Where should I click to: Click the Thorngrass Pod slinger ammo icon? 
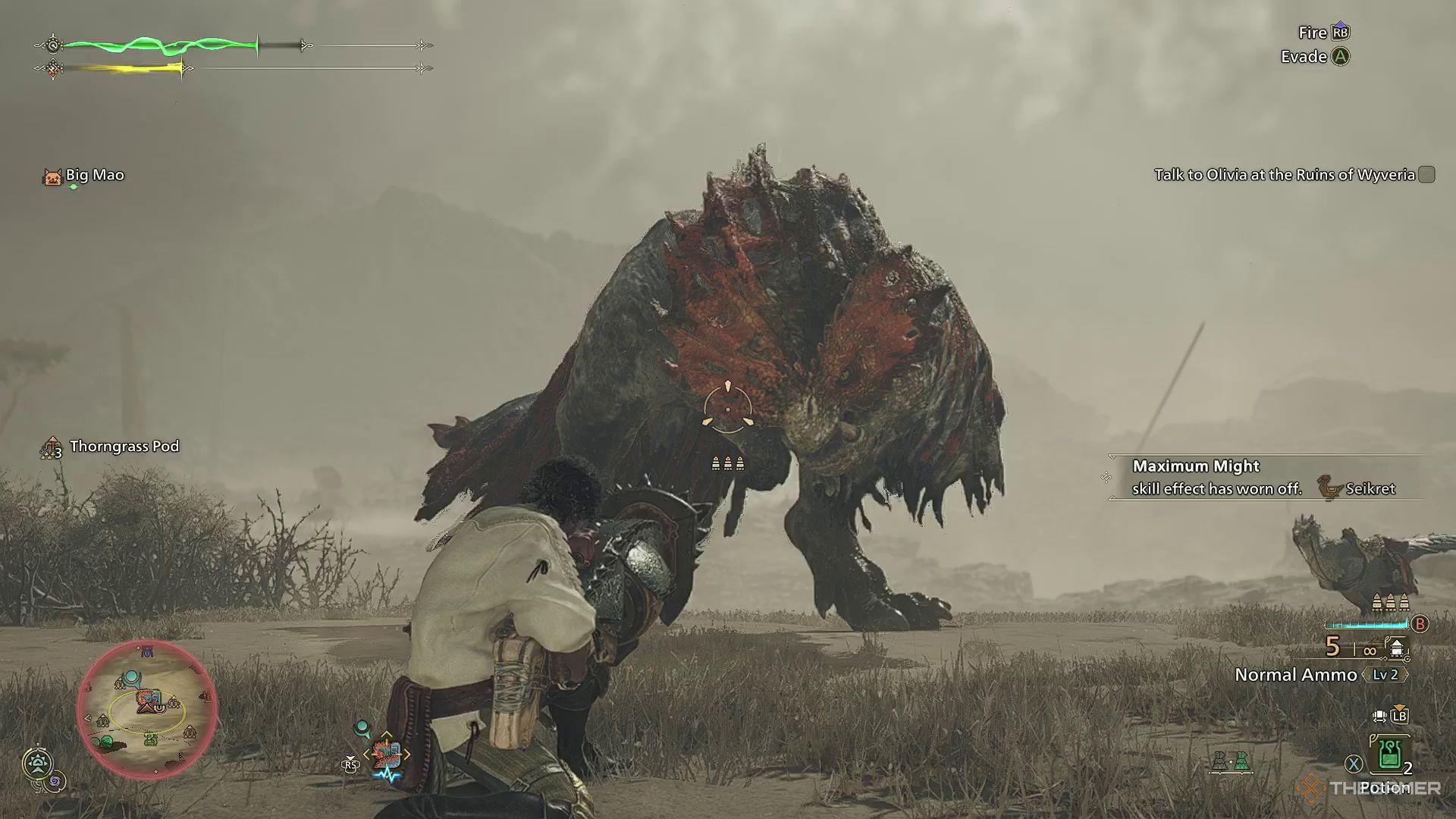click(x=52, y=447)
